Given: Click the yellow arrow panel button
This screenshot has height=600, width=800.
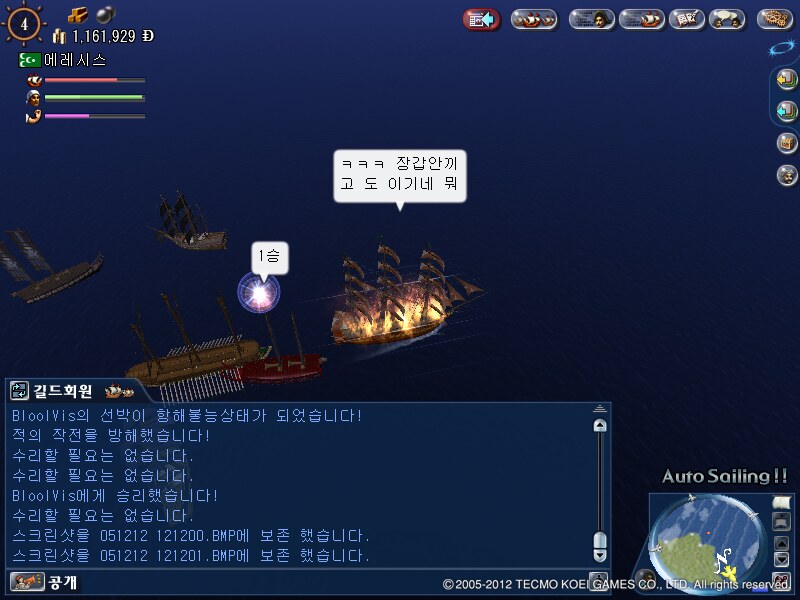Looking at the screenshot, I should pyautogui.click(x=787, y=79).
